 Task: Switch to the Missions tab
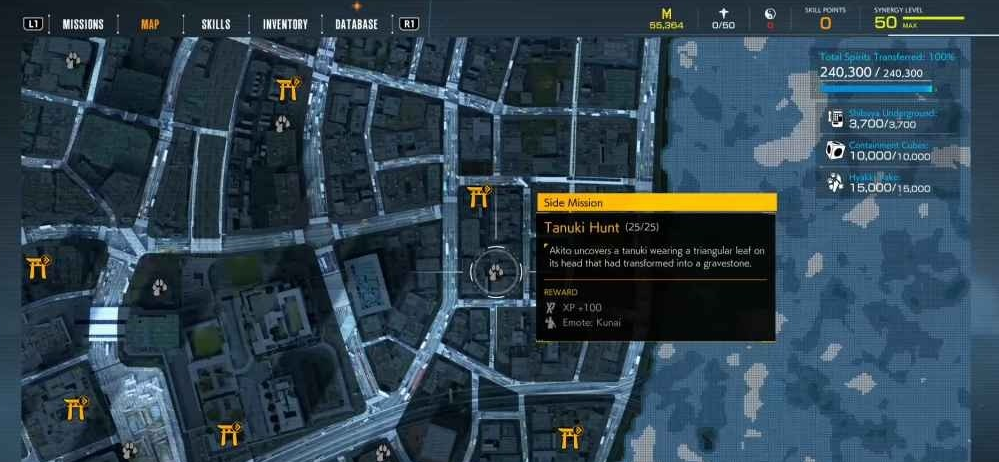82,24
